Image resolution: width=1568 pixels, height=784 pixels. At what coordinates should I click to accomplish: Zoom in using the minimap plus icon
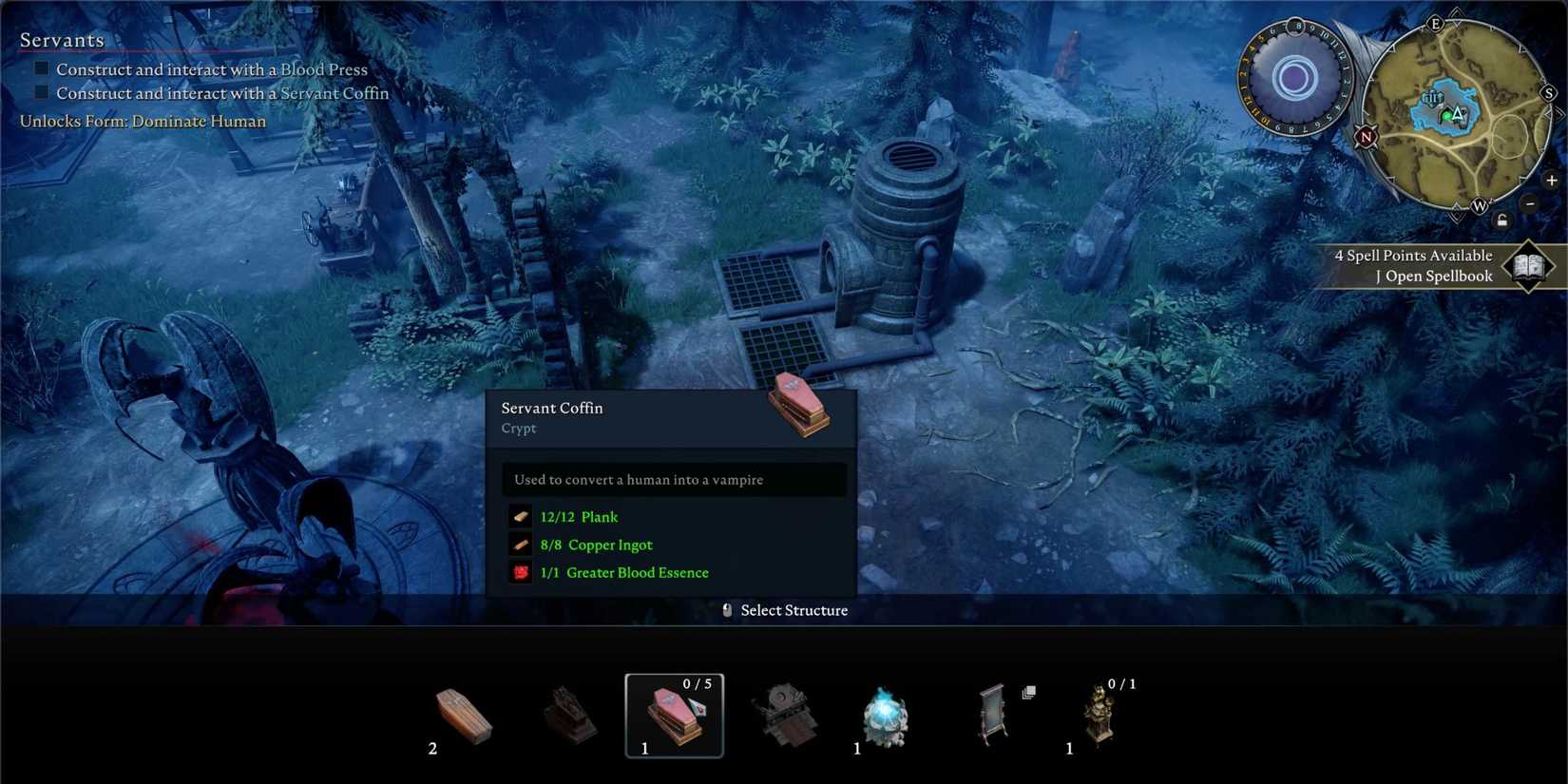(x=1552, y=179)
